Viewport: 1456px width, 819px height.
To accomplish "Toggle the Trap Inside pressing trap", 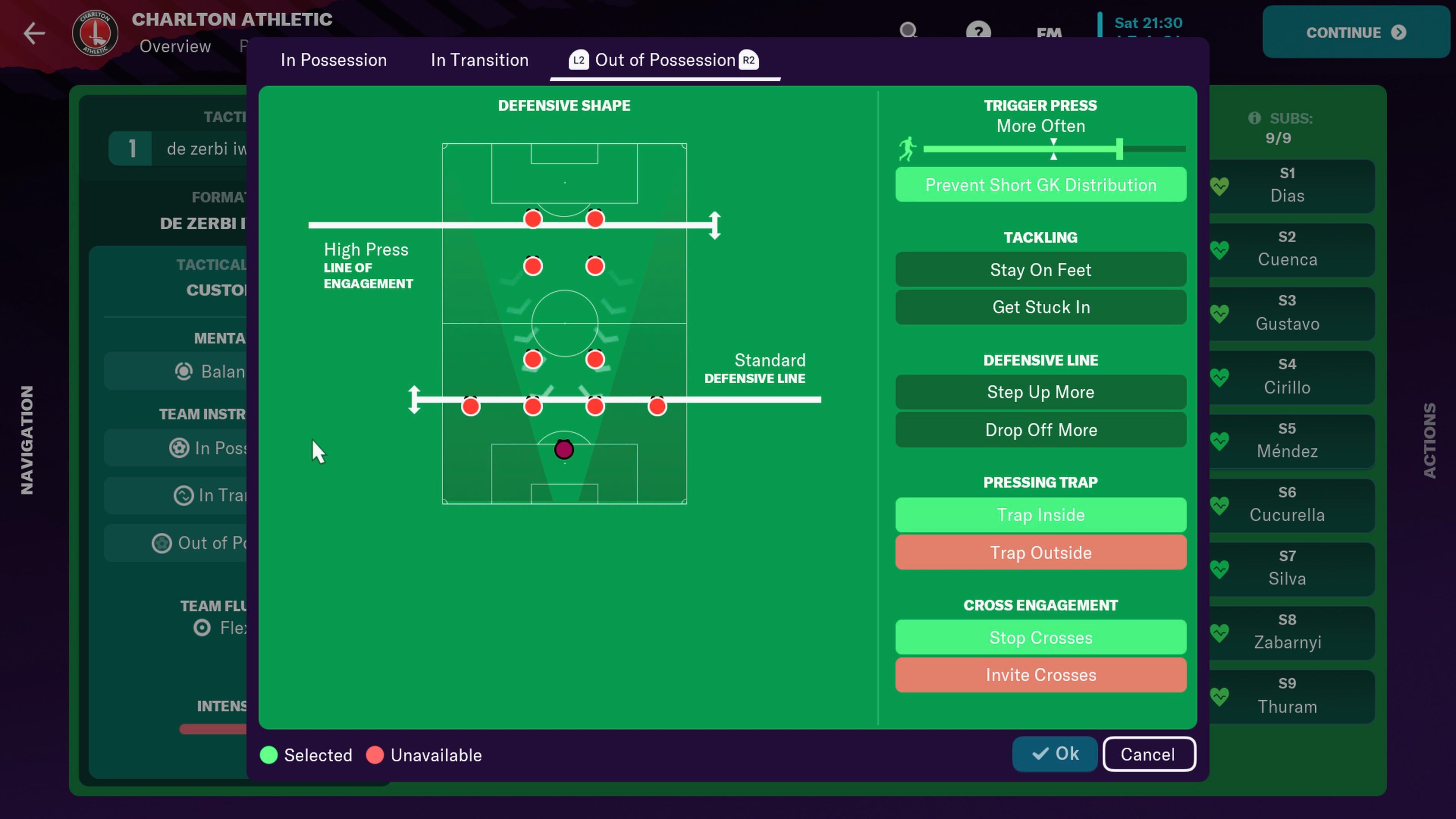I will point(1040,515).
